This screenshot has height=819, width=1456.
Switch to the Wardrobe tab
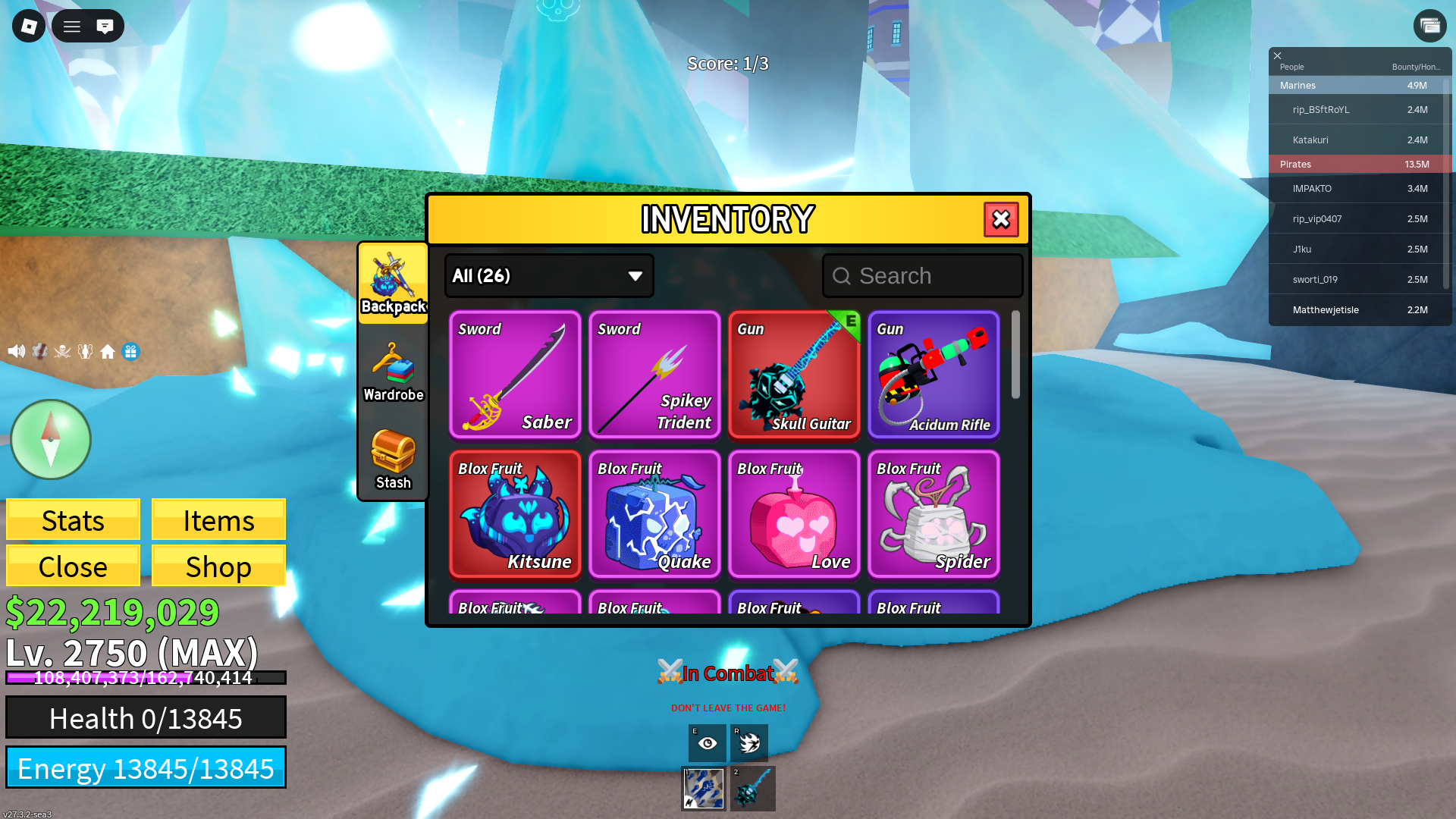click(393, 372)
